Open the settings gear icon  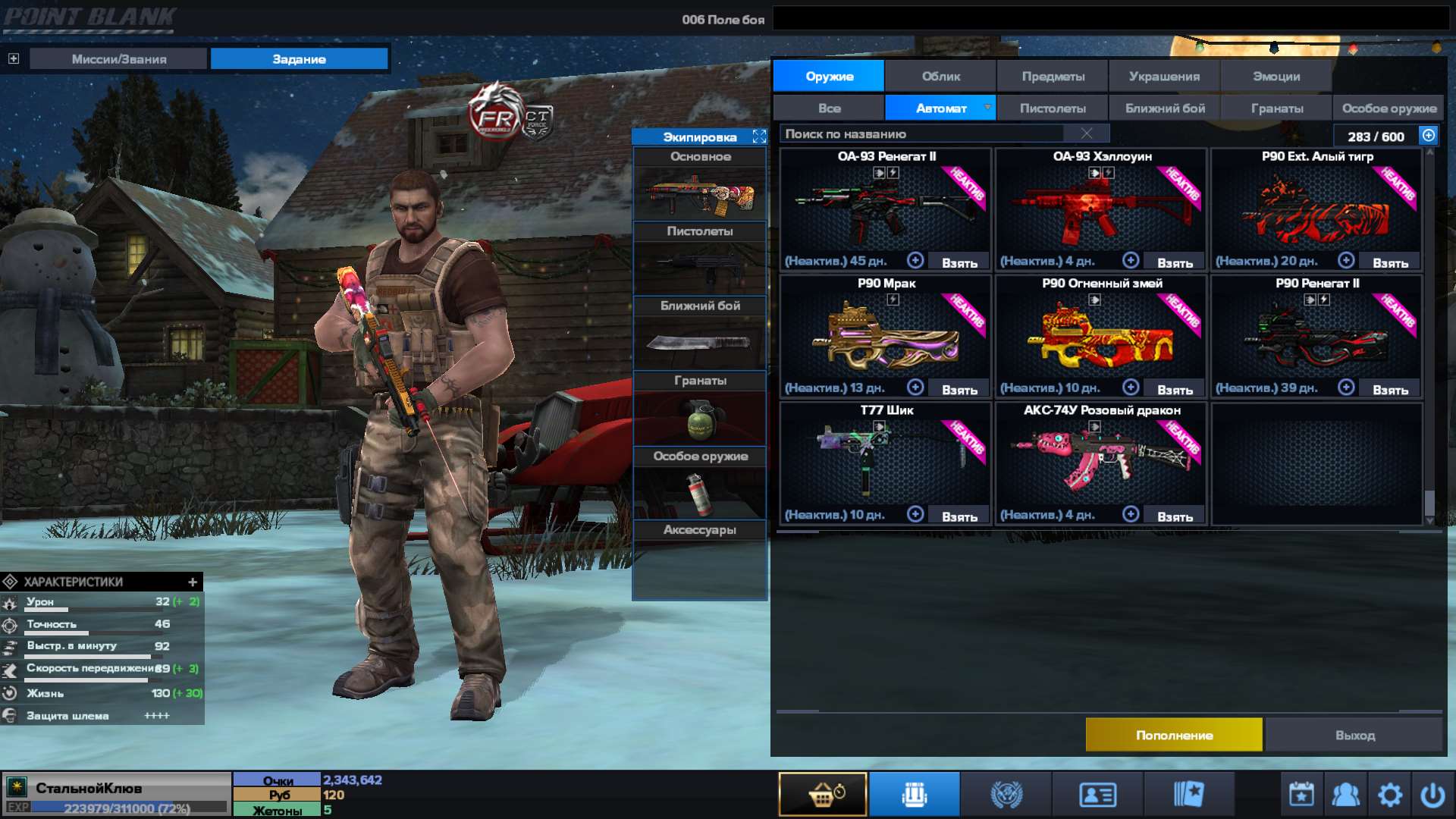[1390, 793]
